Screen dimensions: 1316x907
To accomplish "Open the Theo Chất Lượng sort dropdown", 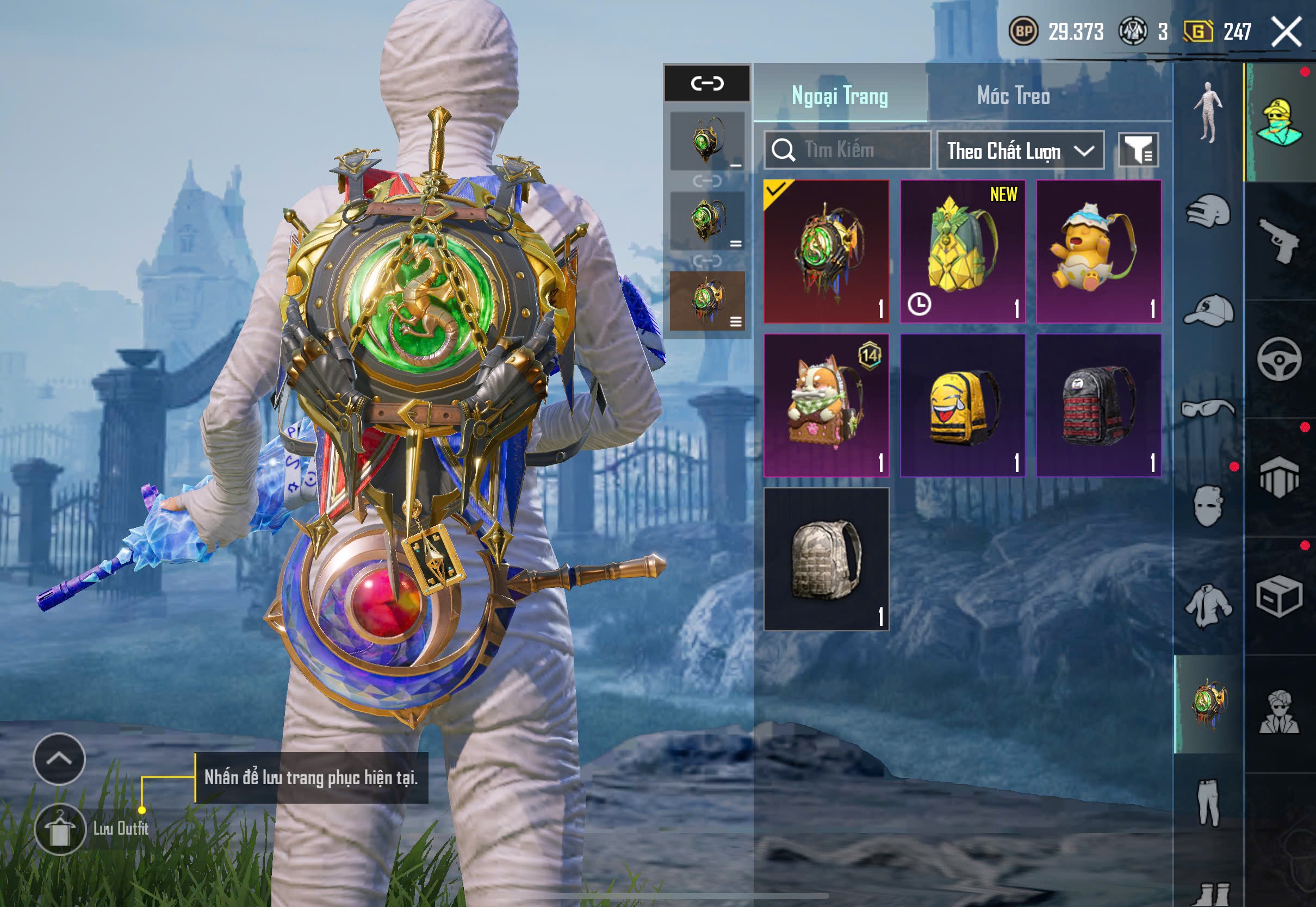I will point(1020,151).
